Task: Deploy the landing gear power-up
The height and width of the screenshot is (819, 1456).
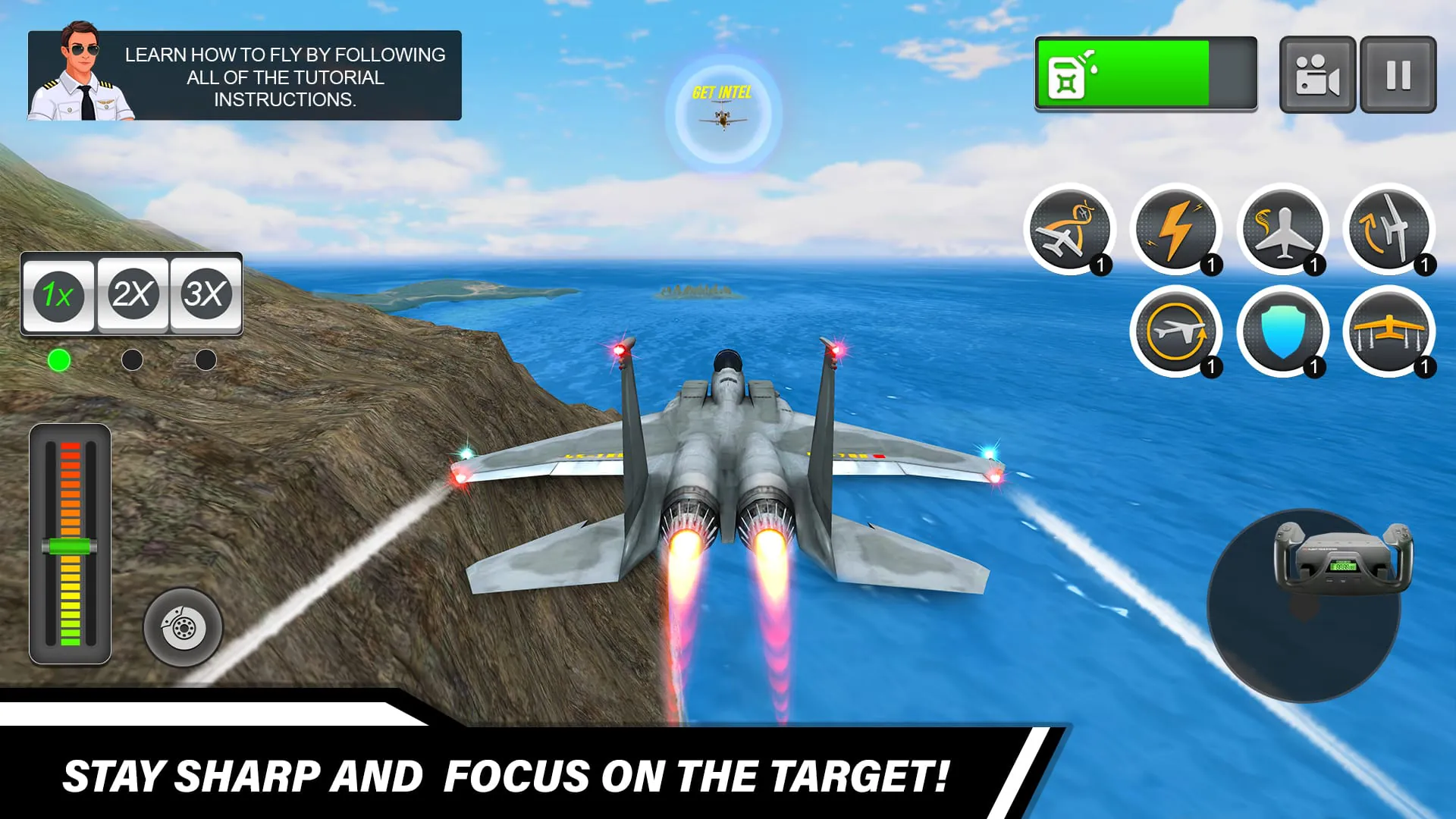Action: pos(1390,331)
